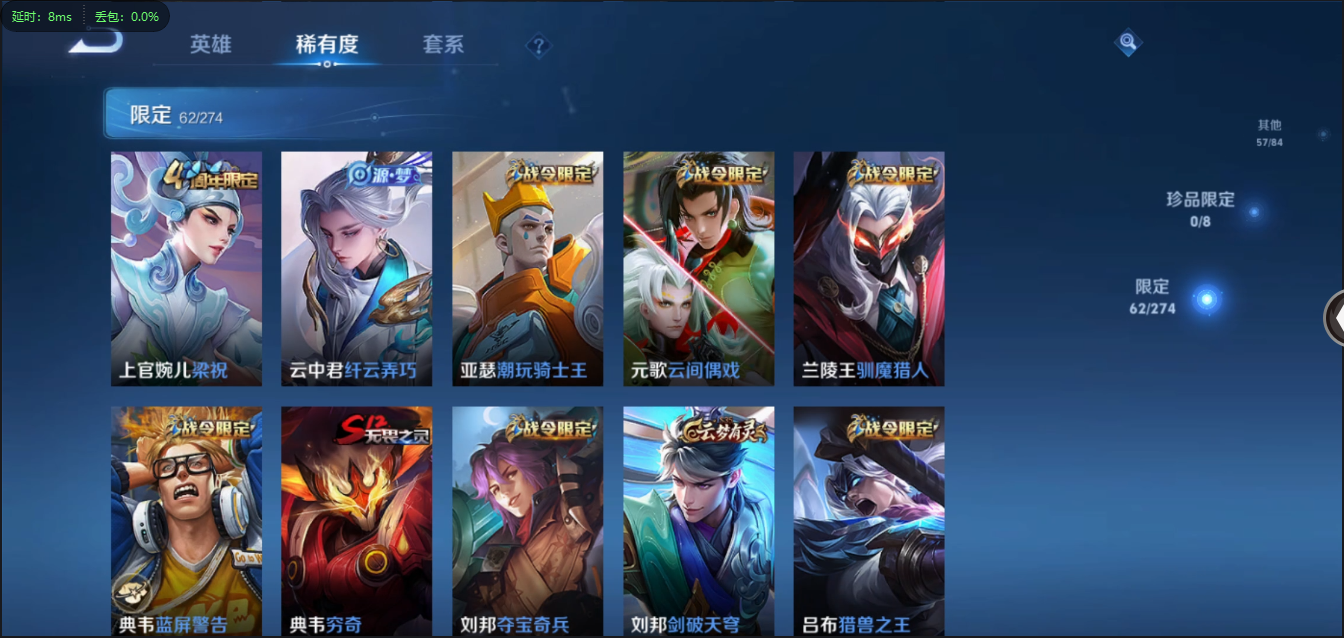Select the 稀有度 tab
The image size is (1344, 638).
click(326, 45)
